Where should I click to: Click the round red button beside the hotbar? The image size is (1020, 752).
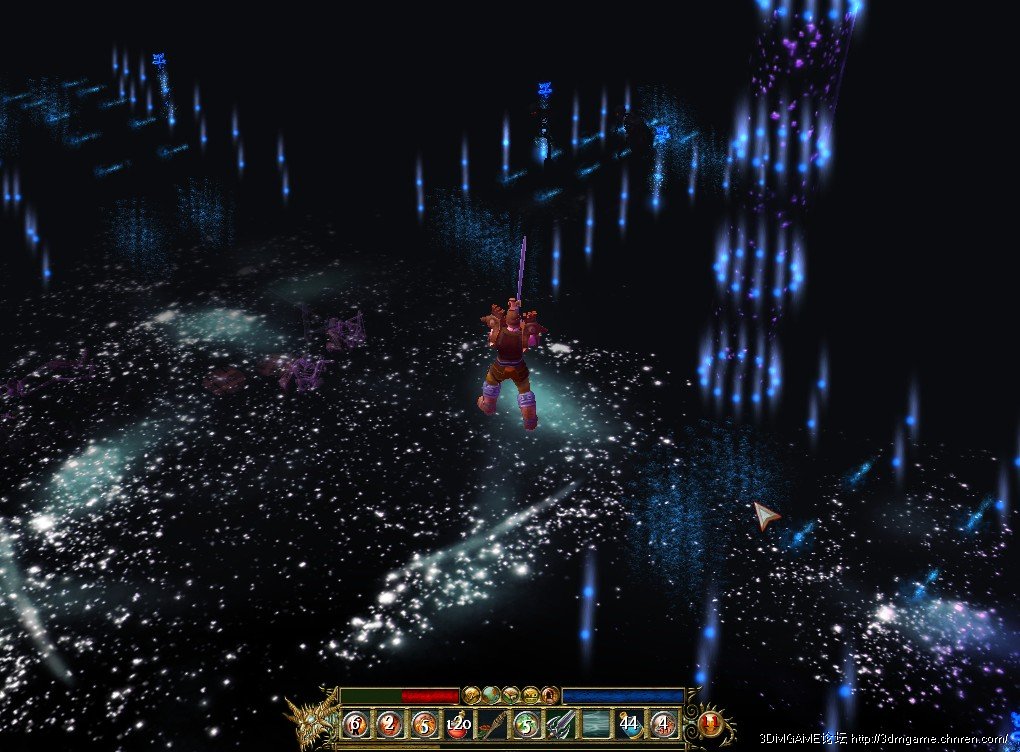[711, 721]
